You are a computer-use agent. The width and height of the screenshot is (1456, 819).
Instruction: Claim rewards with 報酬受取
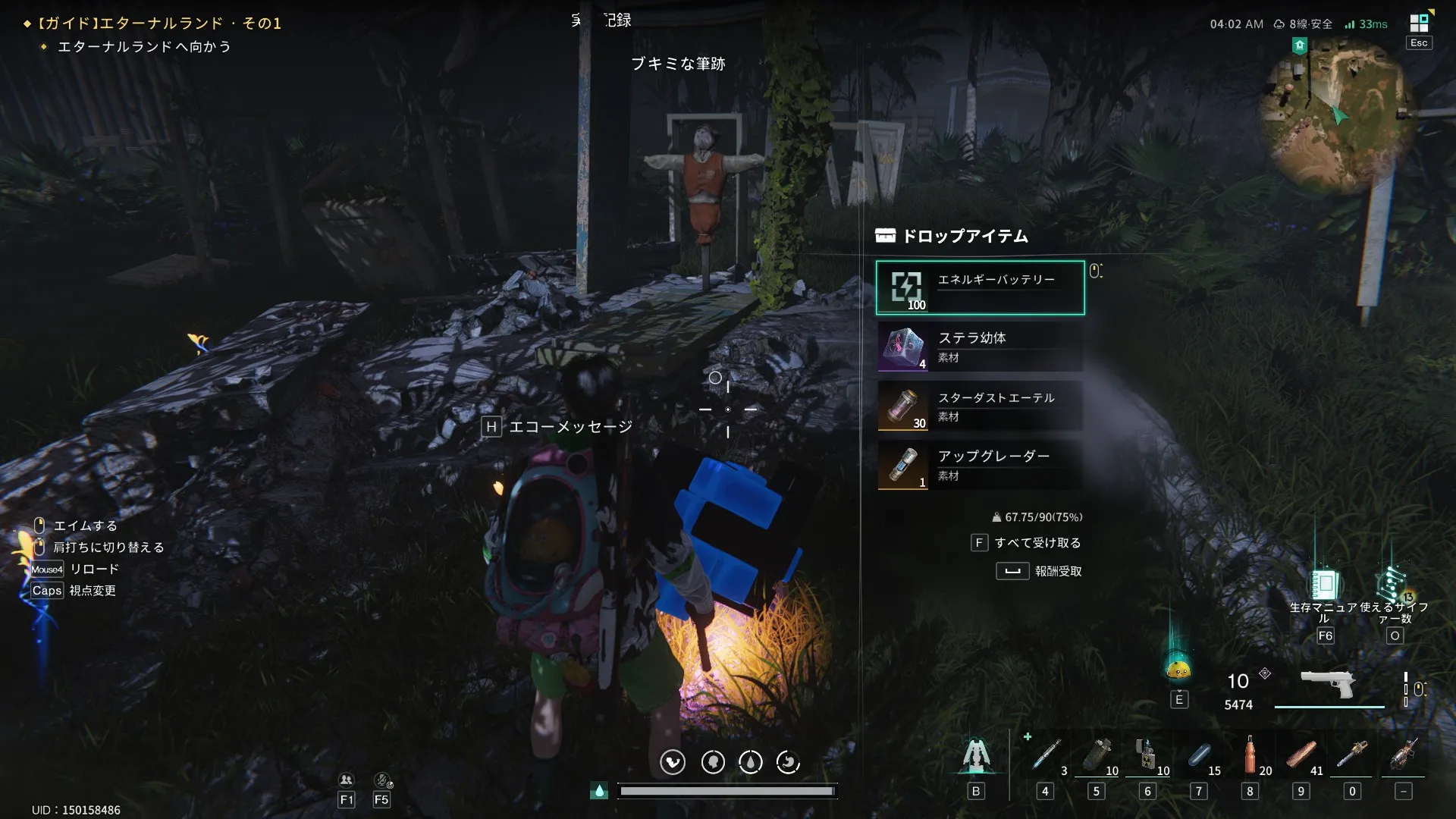1057,571
